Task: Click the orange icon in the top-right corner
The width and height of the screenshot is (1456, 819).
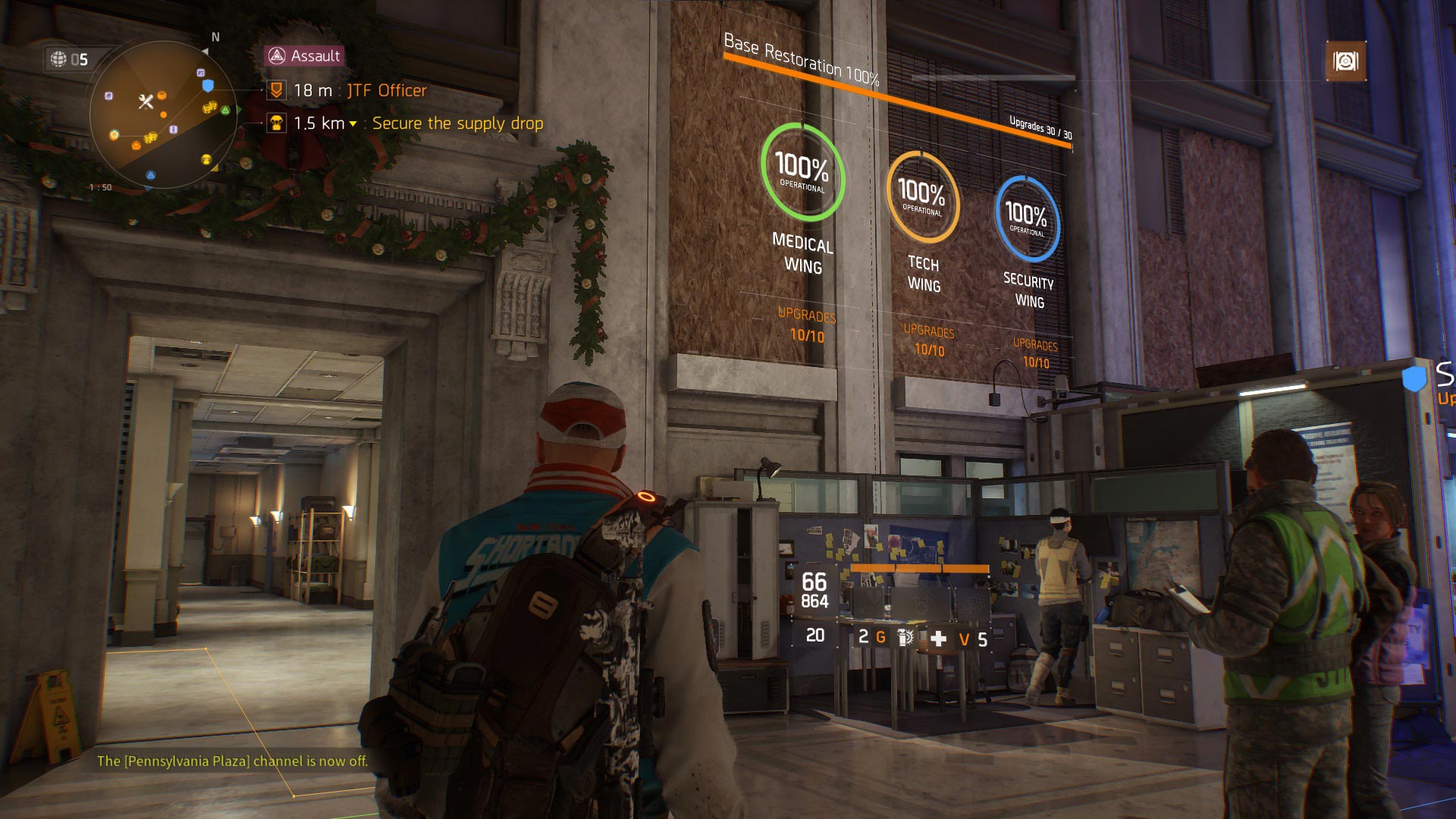Action: [x=1345, y=61]
